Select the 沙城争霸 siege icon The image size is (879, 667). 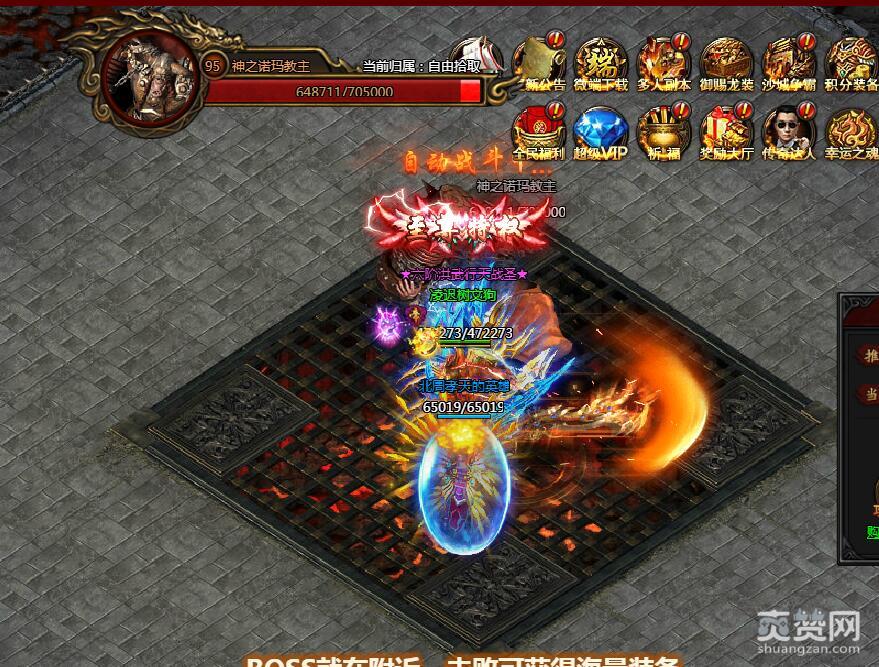pyautogui.click(x=788, y=61)
